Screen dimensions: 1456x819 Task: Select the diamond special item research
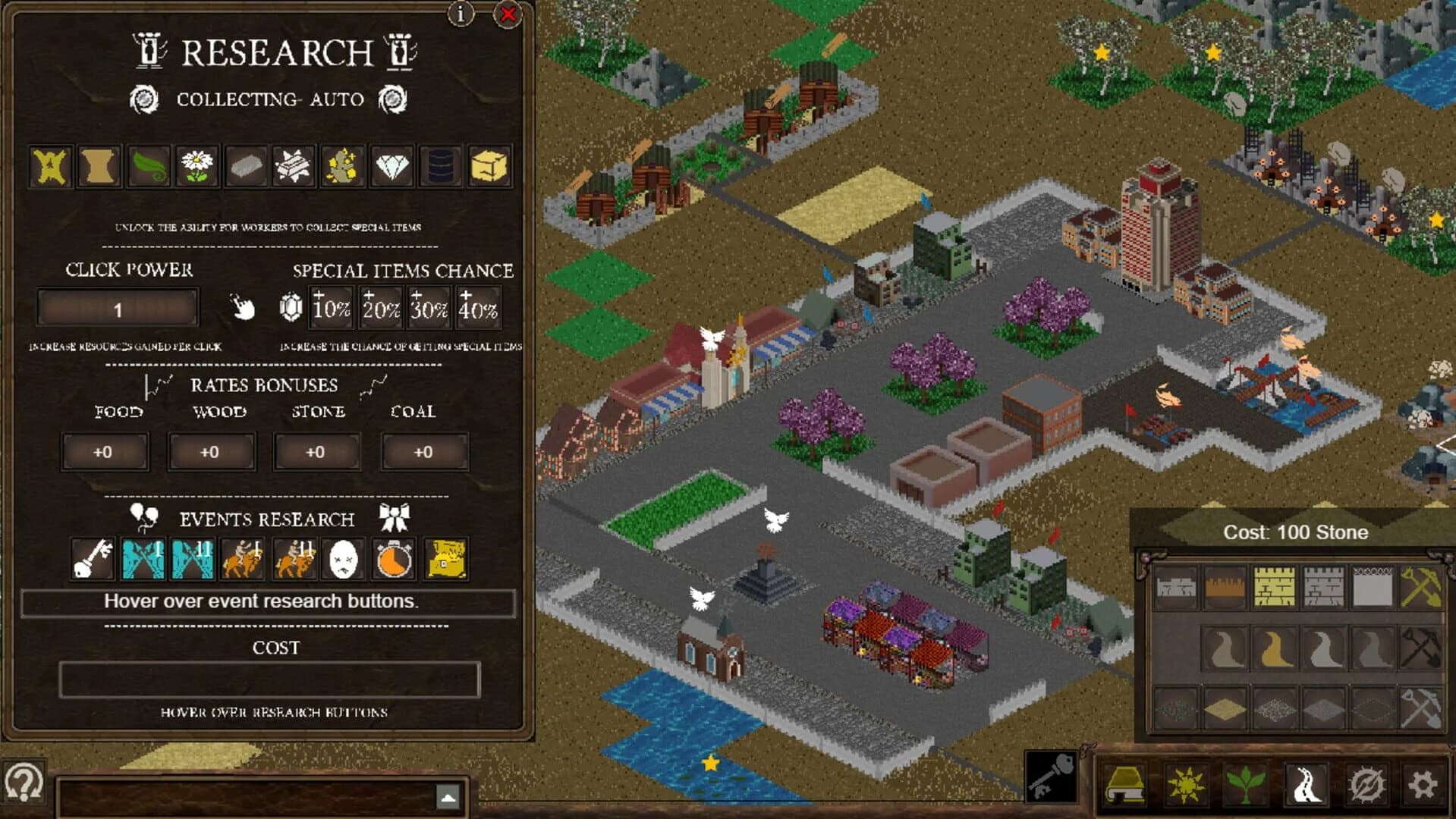coord(393,167)
